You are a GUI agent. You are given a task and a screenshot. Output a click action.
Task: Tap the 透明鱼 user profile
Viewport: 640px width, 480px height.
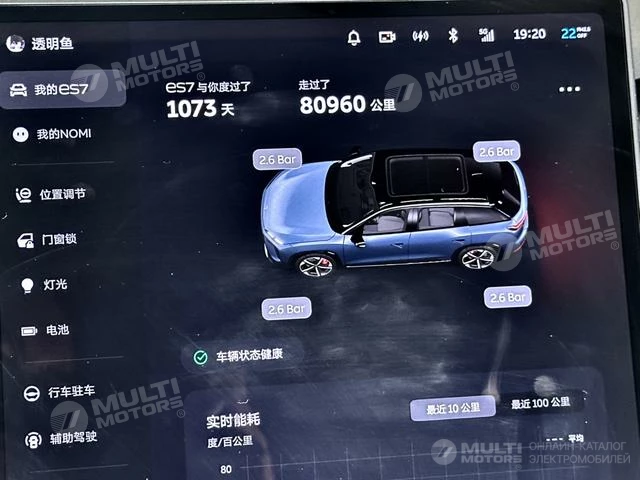(x=40, y=43)
